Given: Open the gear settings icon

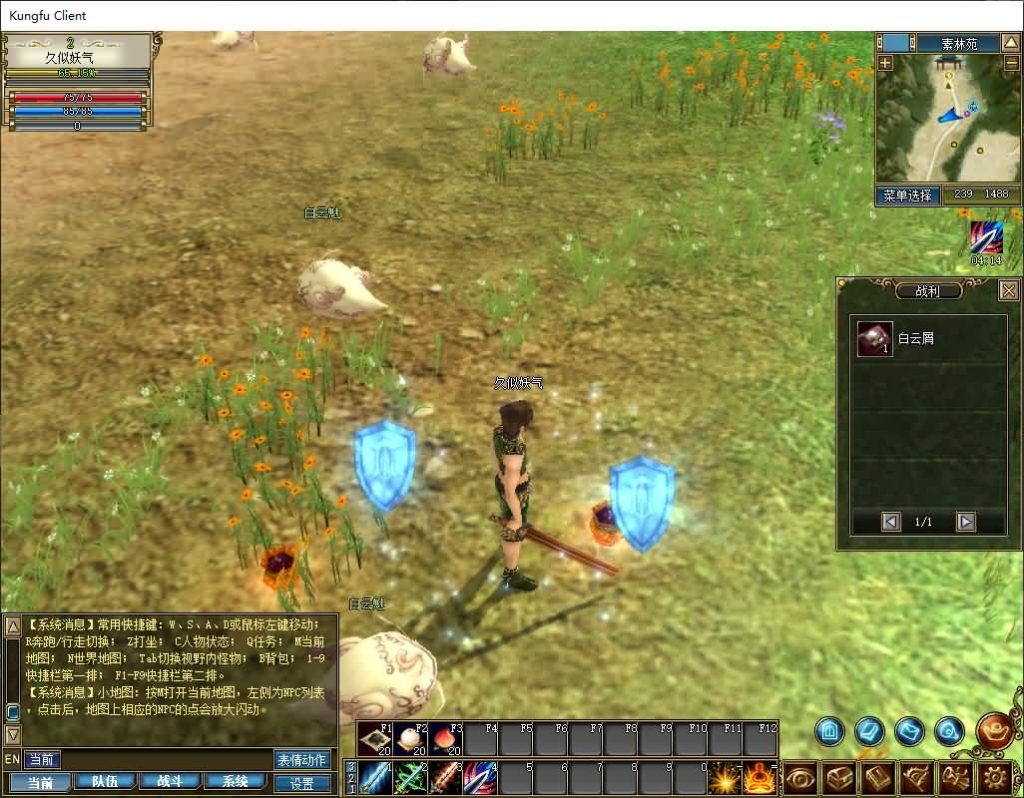Looking at the screenshot, I should pos(994,777).
